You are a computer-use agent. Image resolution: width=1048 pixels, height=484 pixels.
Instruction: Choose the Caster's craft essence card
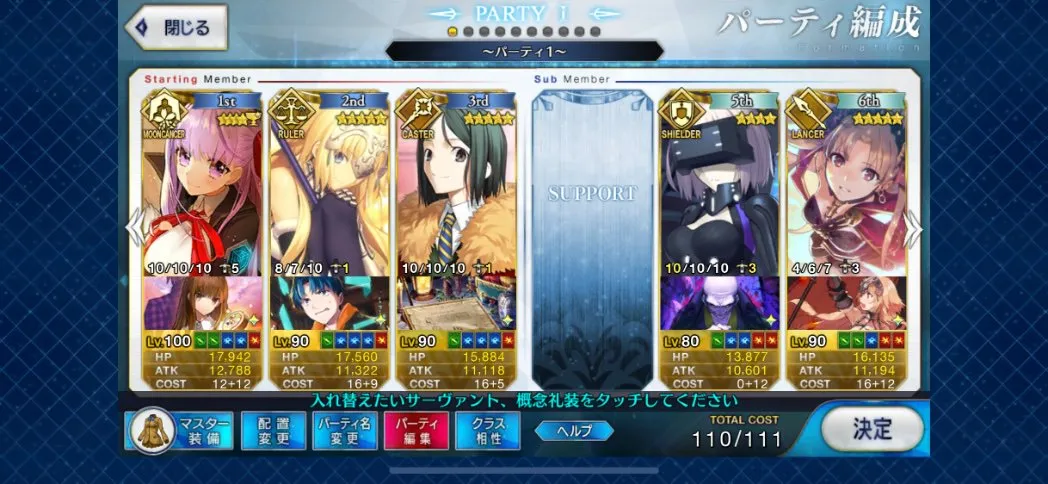457,303
